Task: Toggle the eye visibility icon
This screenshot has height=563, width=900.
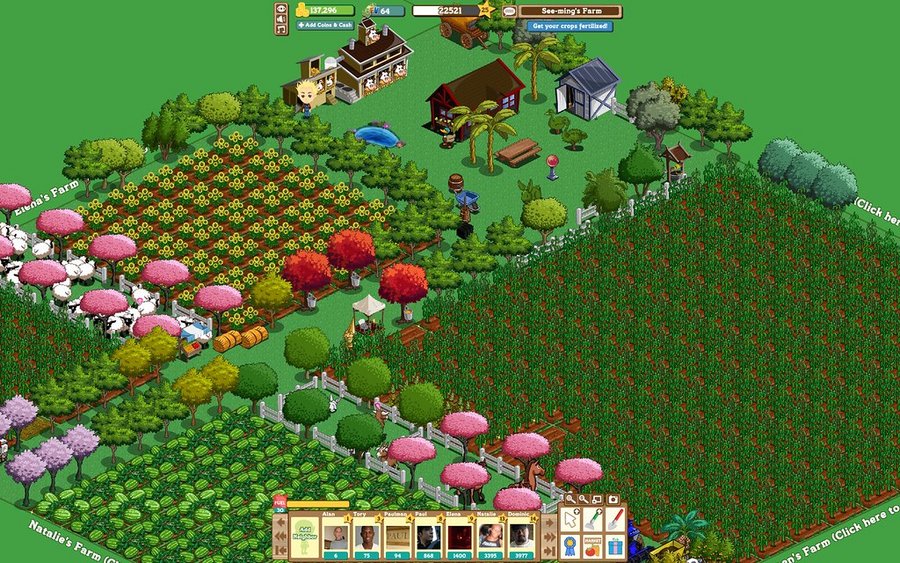Action: coord(281,9)
